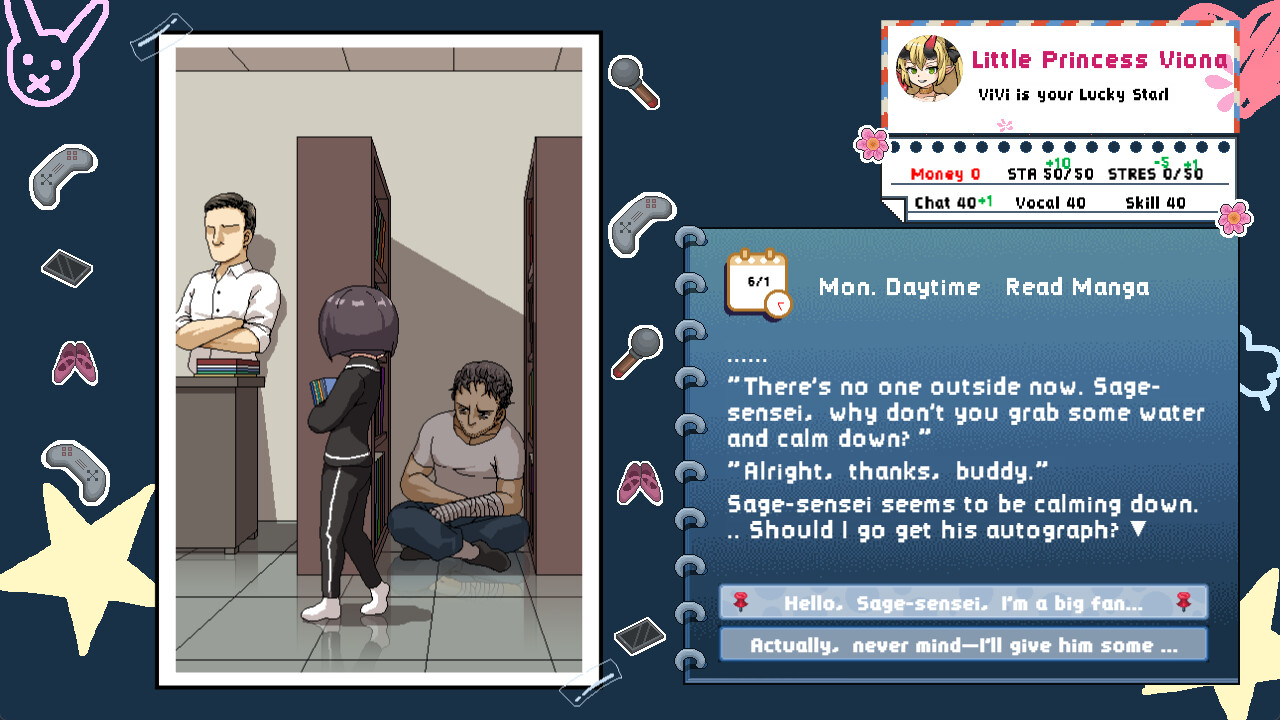Select "Actually, never mind—I'll give him some ..."

click(x=963, y=644)
